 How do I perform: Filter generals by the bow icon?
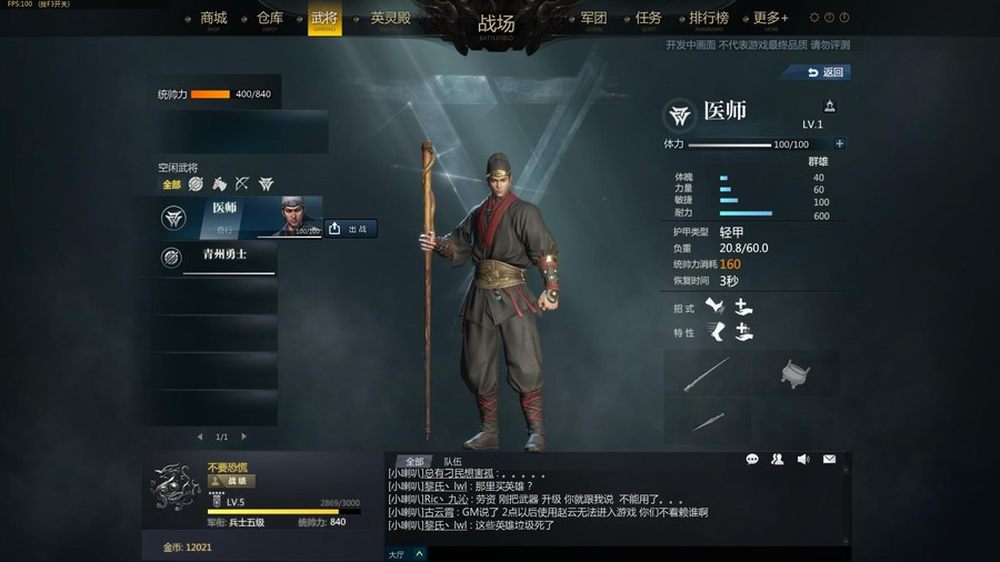point(242,184)
